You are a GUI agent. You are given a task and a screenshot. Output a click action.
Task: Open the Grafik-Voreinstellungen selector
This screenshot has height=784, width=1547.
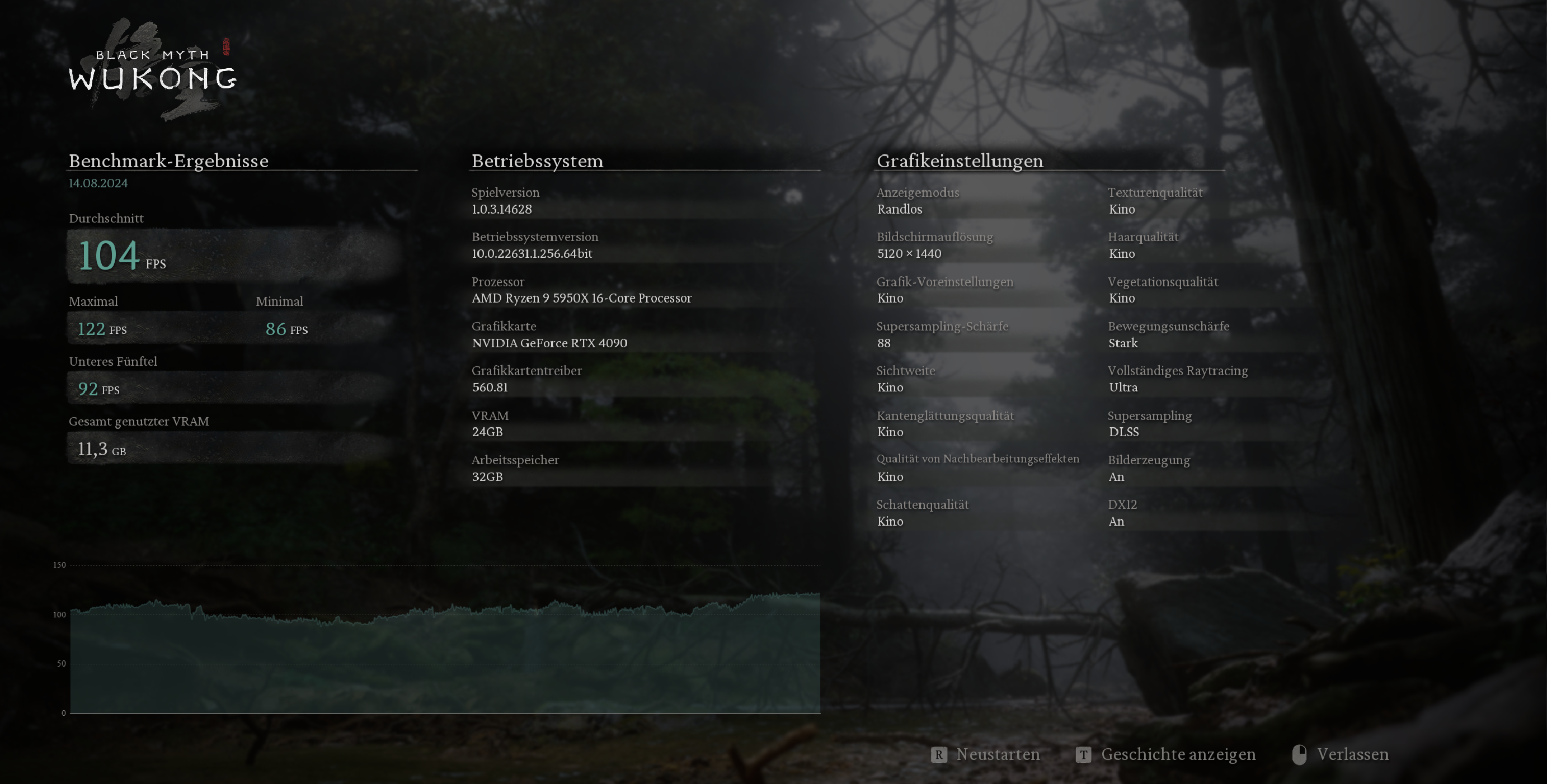(944, 290)
